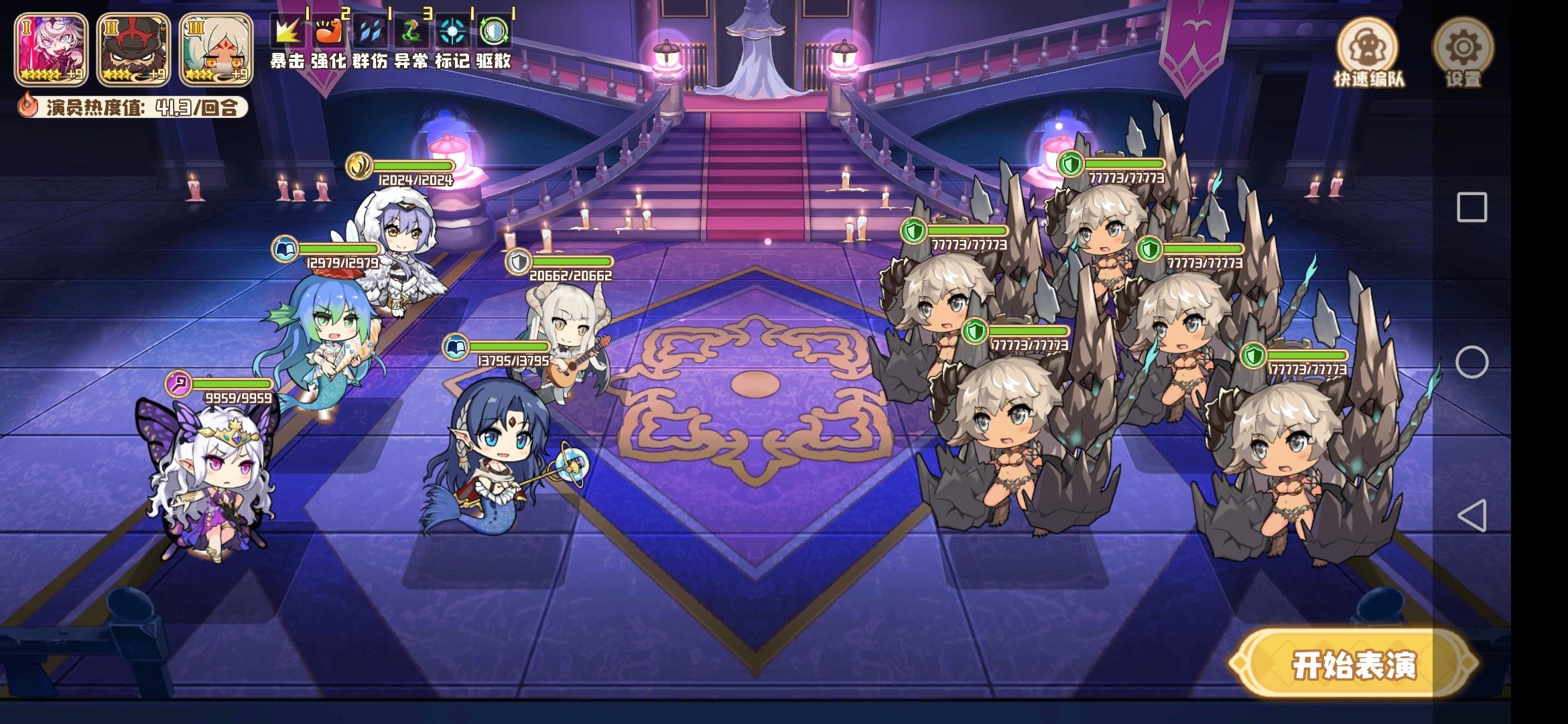Click the 强化 enhance buff icon

[331, 31]
